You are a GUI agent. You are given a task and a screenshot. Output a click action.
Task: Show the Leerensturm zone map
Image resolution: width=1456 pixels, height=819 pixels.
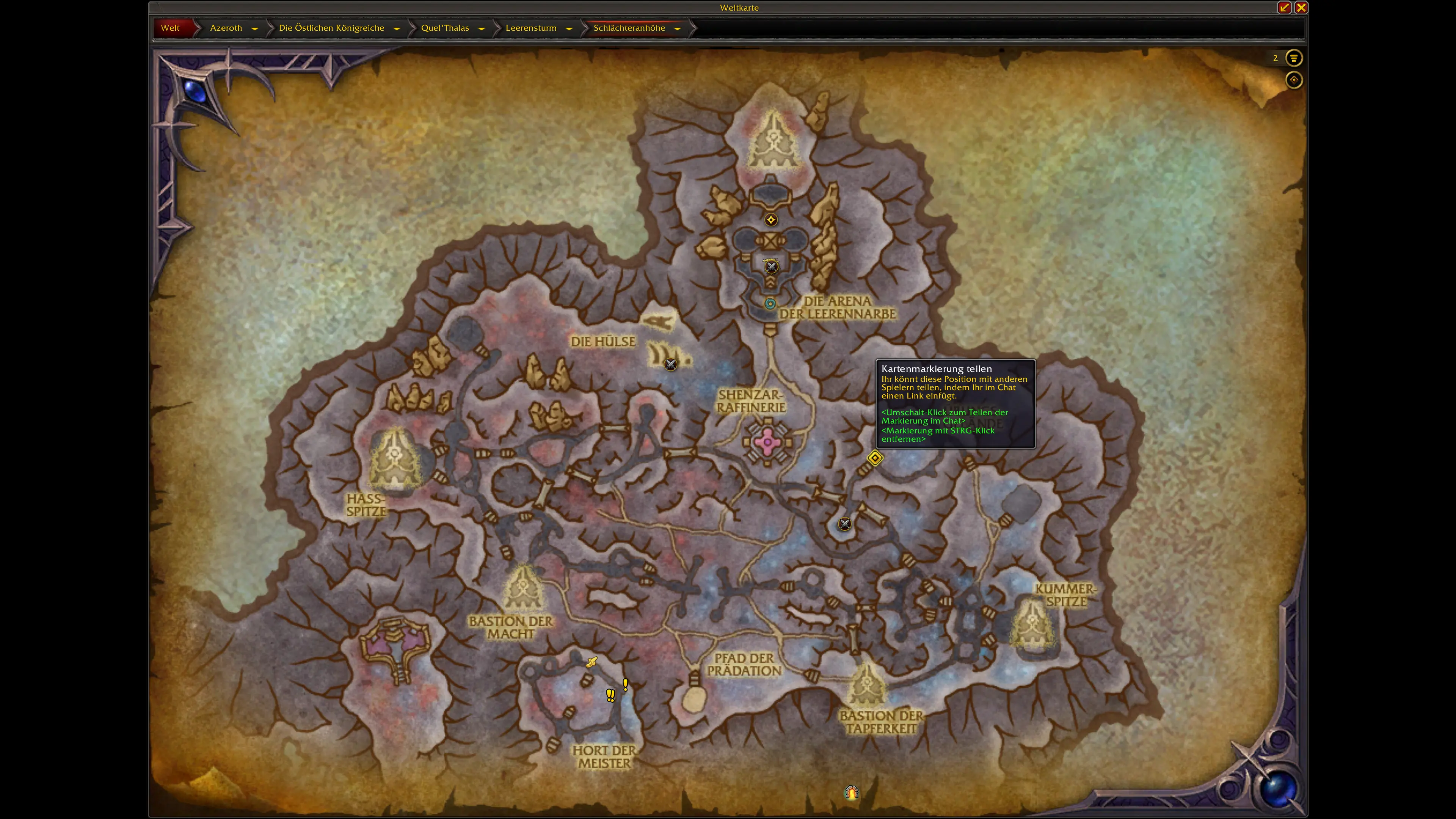531,28
